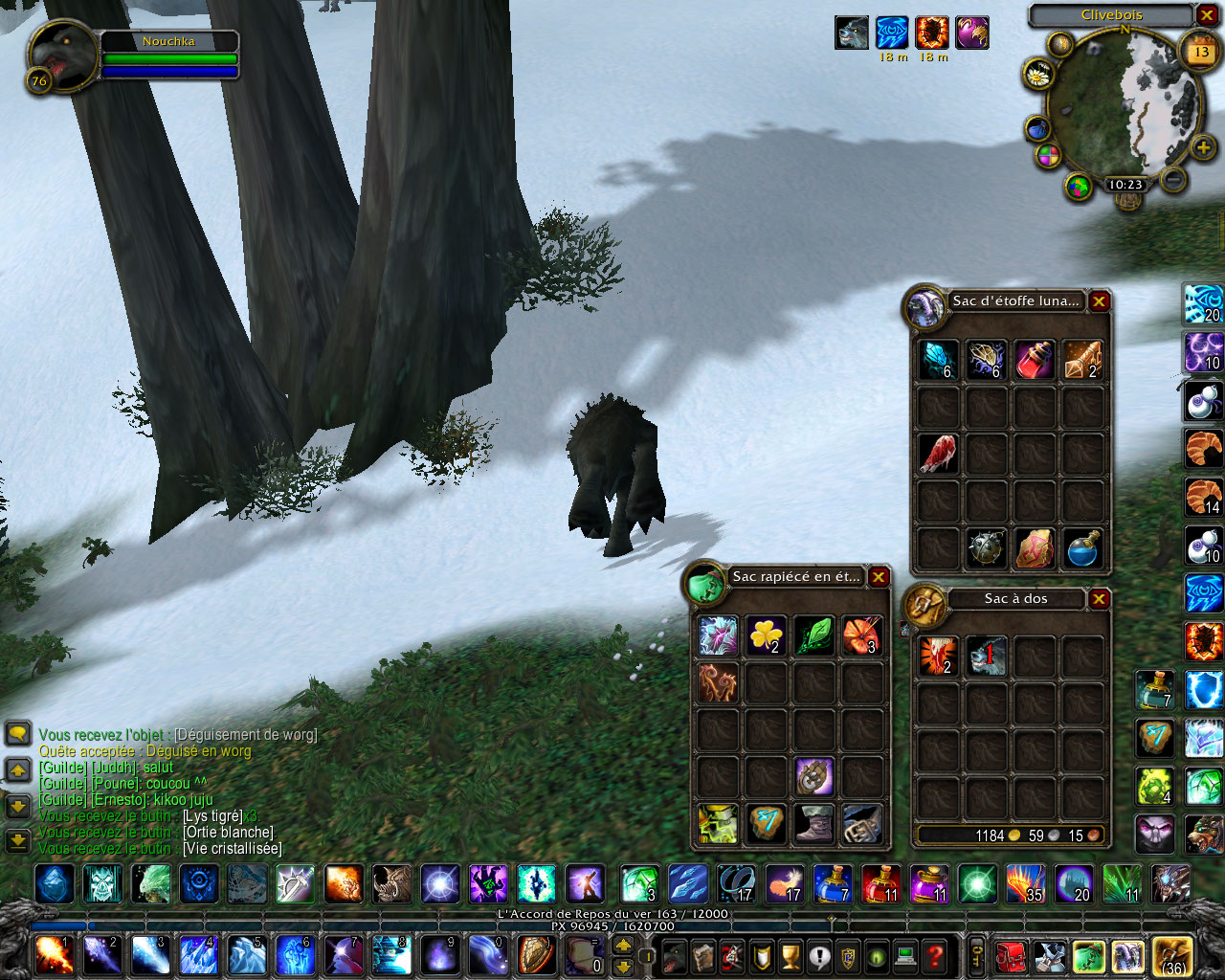Close the Sac rapiécé bag window

(x=878, y=577)
